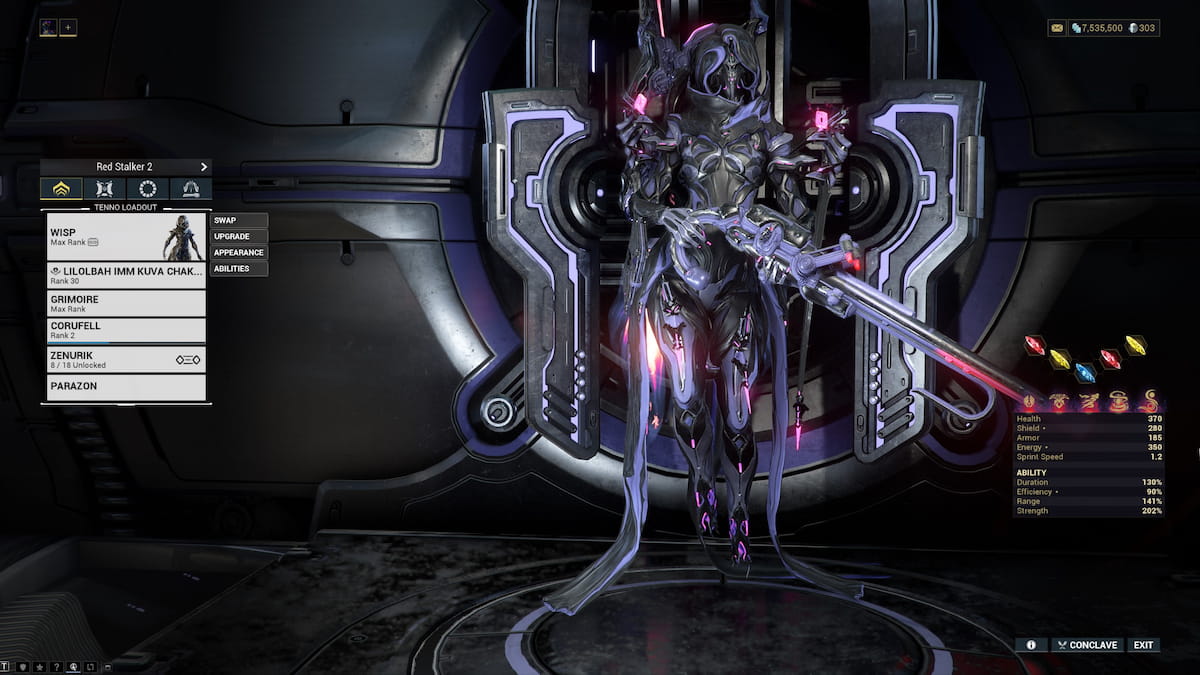Switch to the second loadout tab
1200x675 pixels.
coord(104,189)
